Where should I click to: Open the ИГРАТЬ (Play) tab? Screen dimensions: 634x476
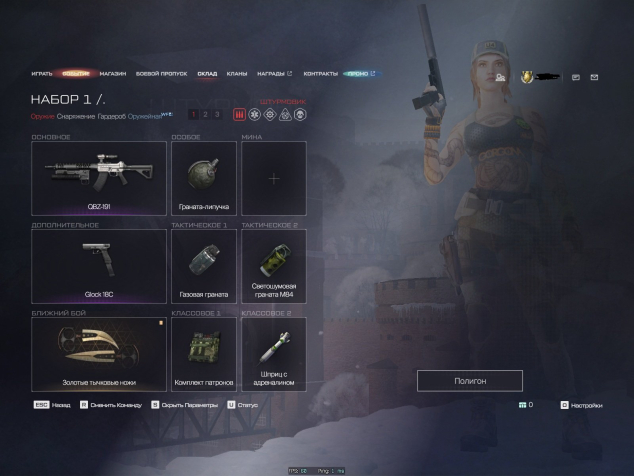coord(42,74)
